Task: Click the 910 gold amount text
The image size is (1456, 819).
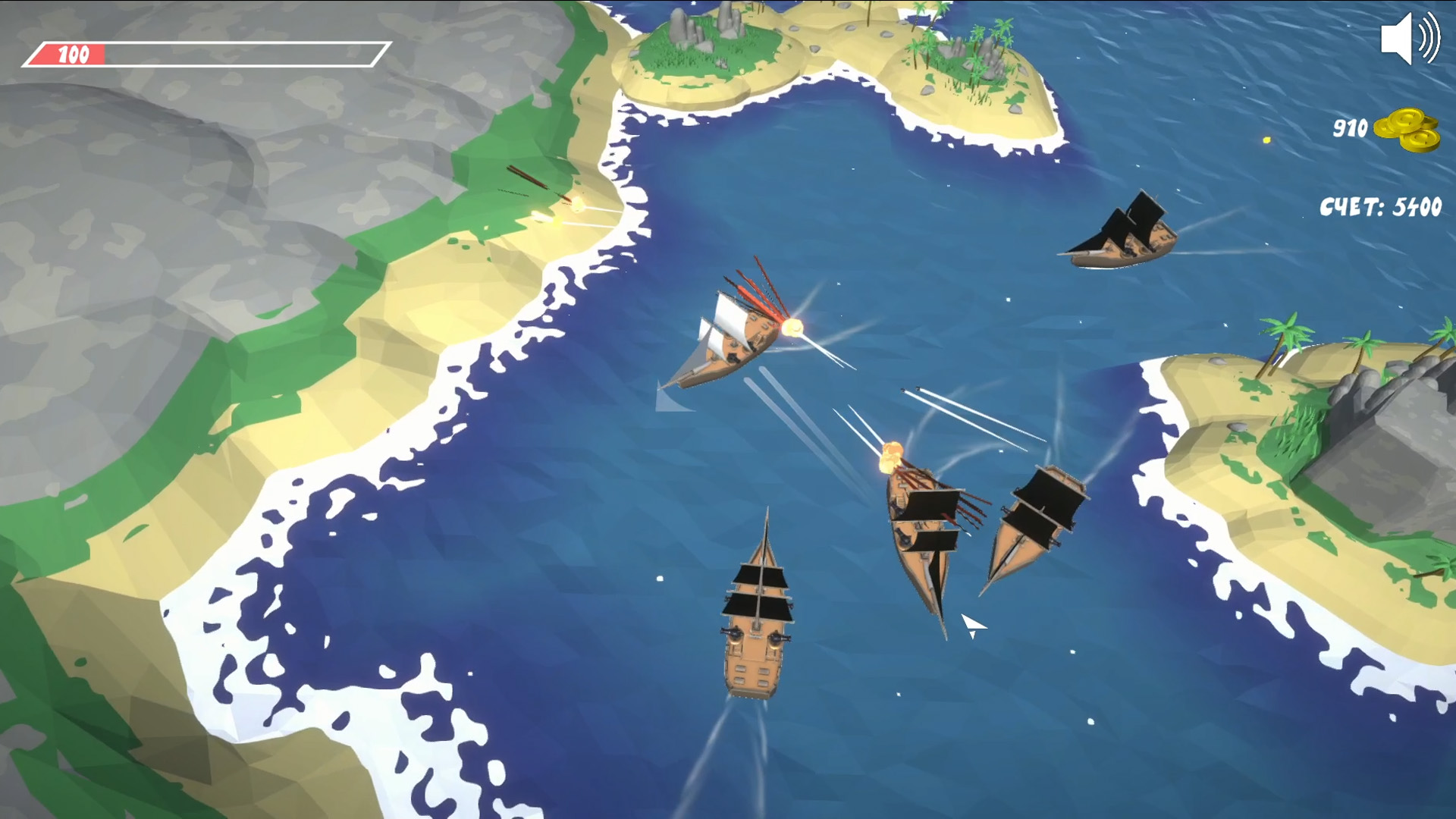Action: pos(1351,127)
